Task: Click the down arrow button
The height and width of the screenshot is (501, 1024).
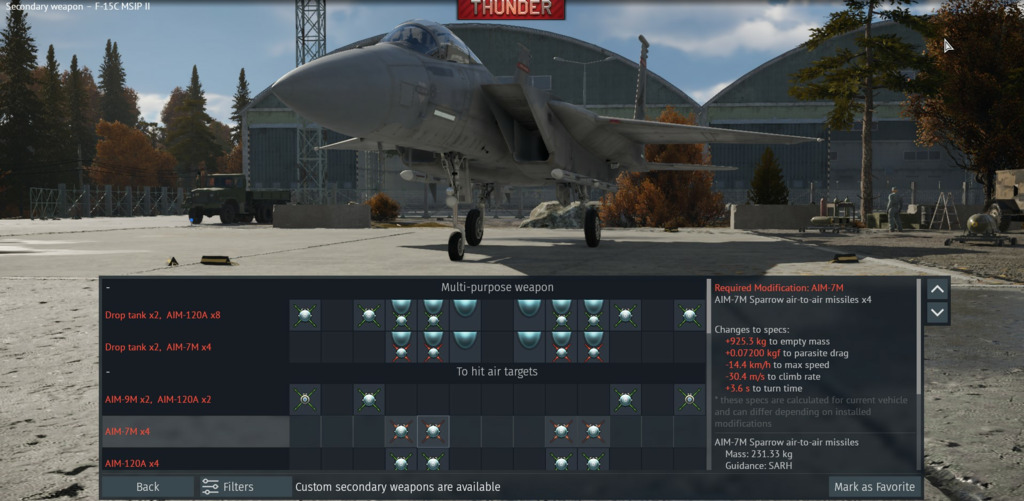Action: [x=938, y=313]
